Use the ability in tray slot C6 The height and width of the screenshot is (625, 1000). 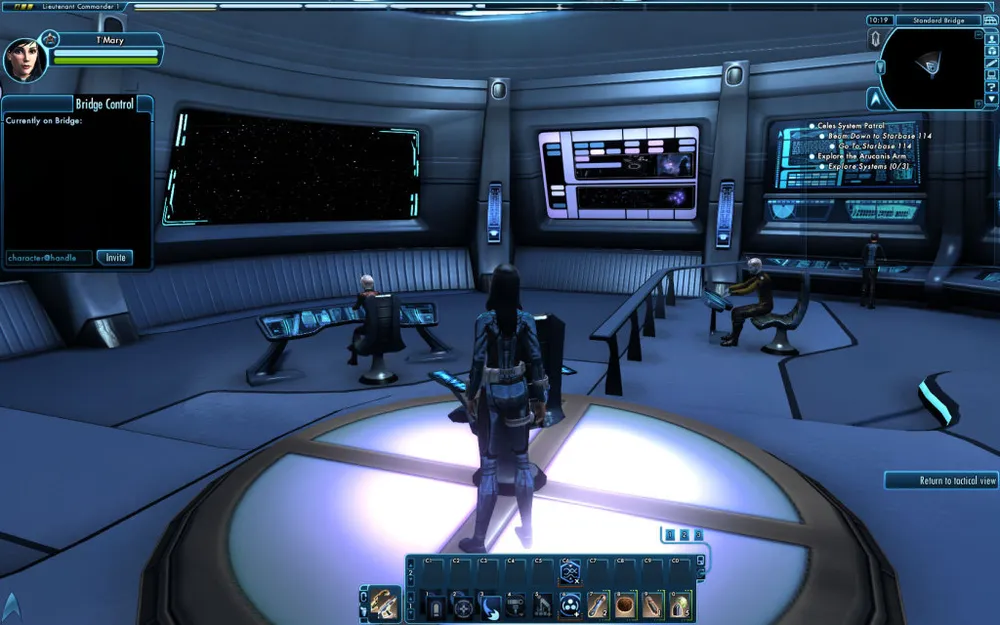(x=570, y=573)
